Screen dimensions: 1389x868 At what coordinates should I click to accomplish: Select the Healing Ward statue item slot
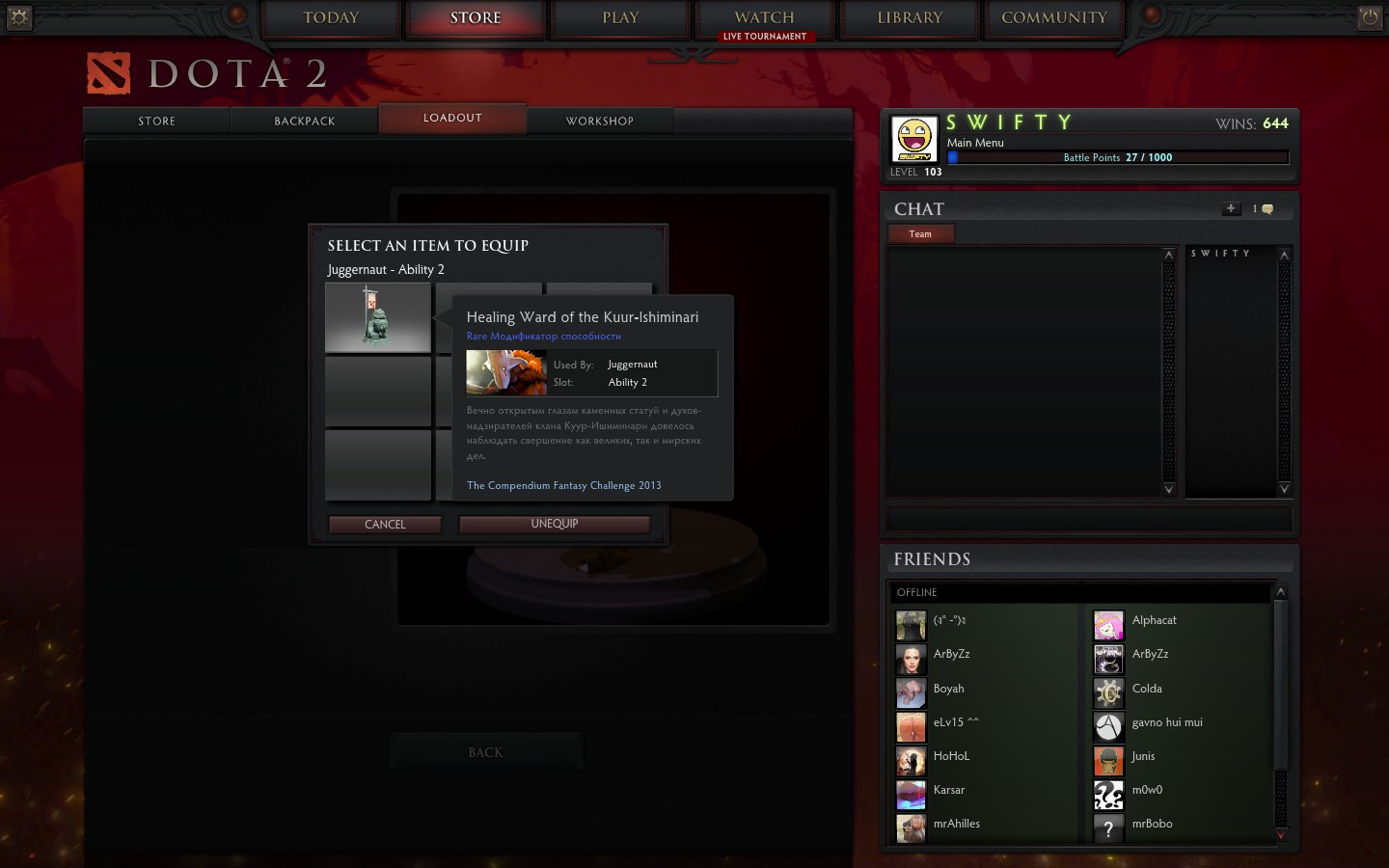[378, 317]
